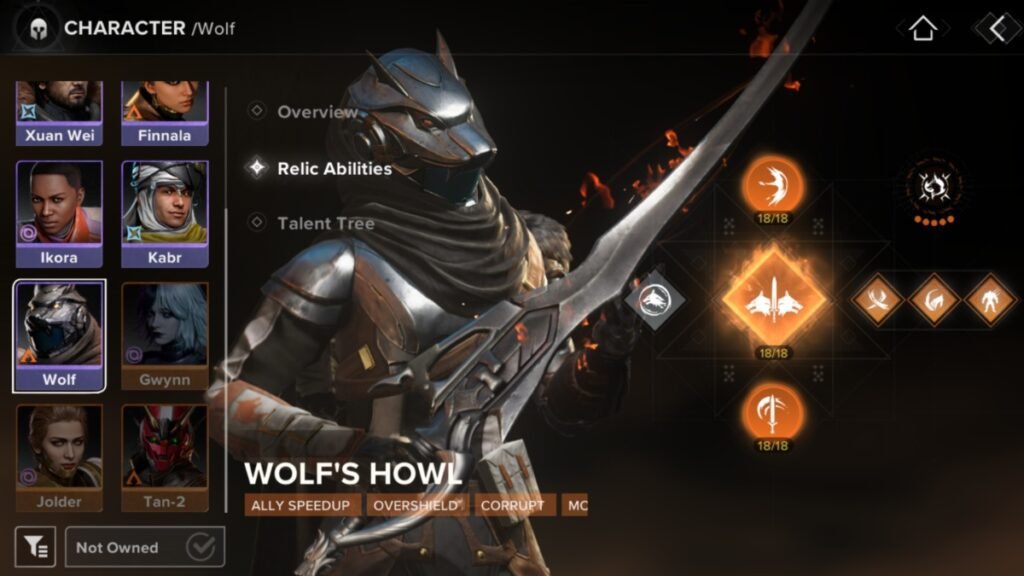Viewport: 1024px width, 576px height.
Task: Click the back arrow button
Action: point(996,28)
